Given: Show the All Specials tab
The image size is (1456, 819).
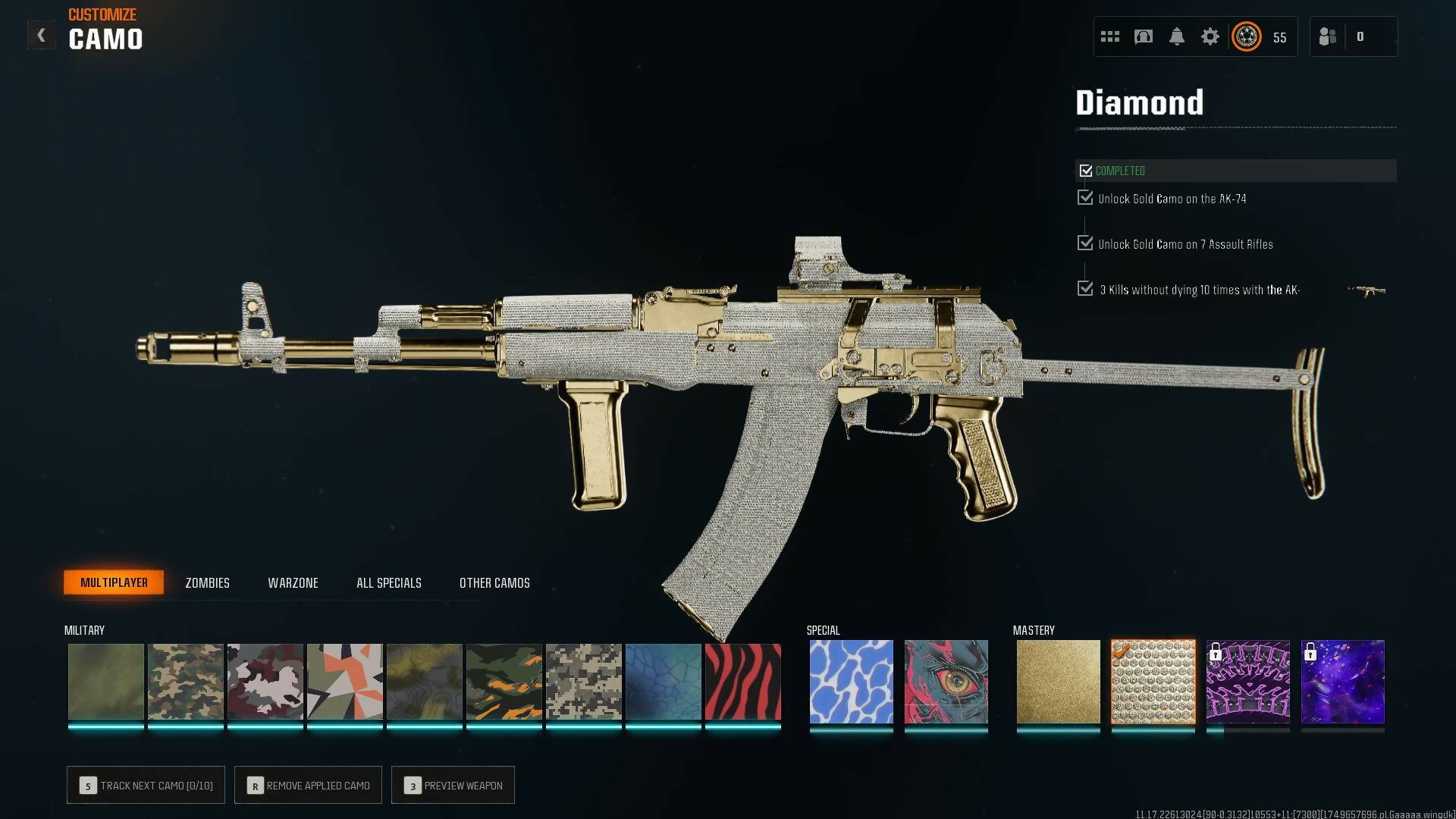Looking at the screenshot, I should pos(388,582).
